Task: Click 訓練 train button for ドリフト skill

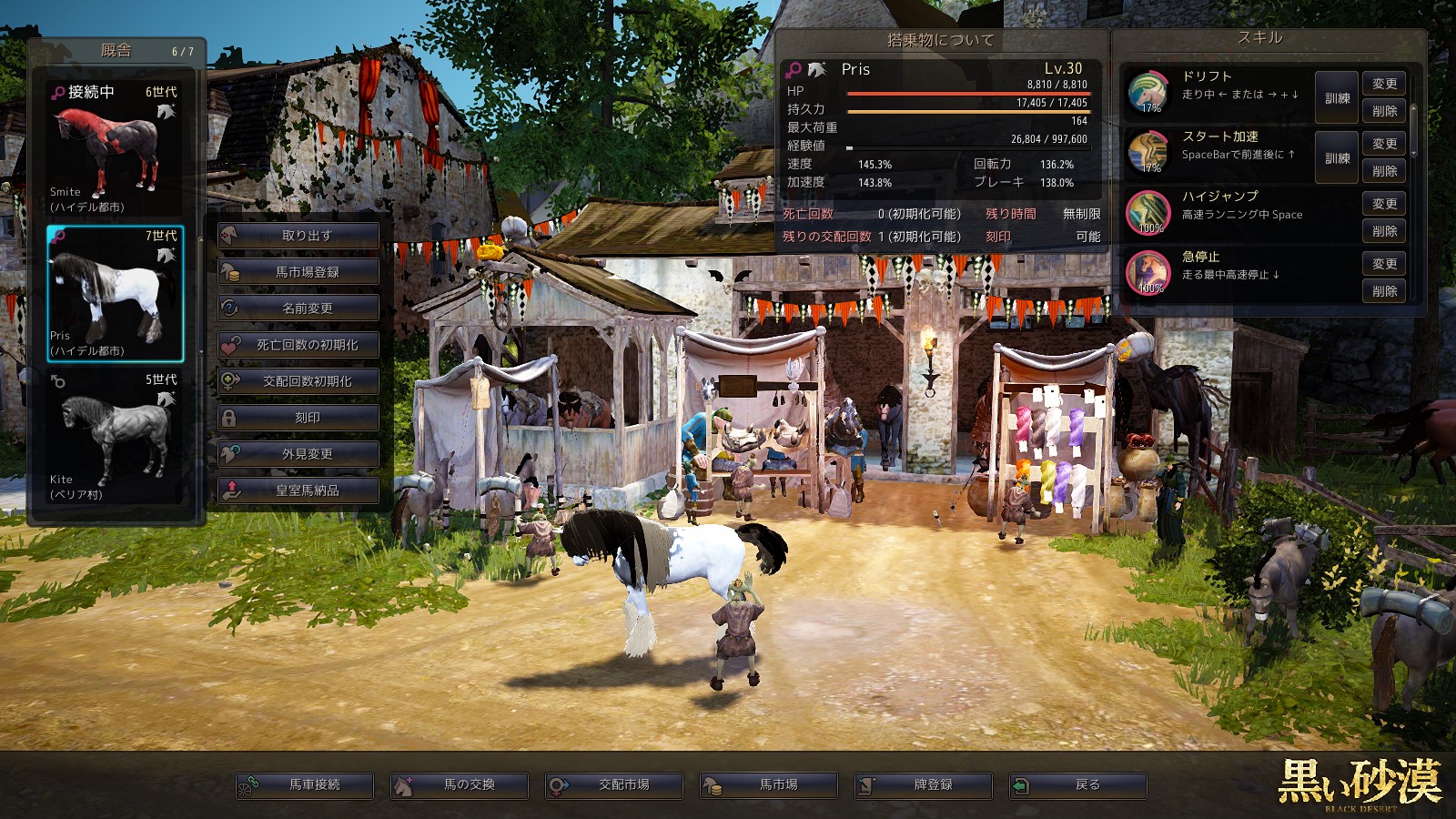Action: pyautogui.click(x=1337, y=98)
